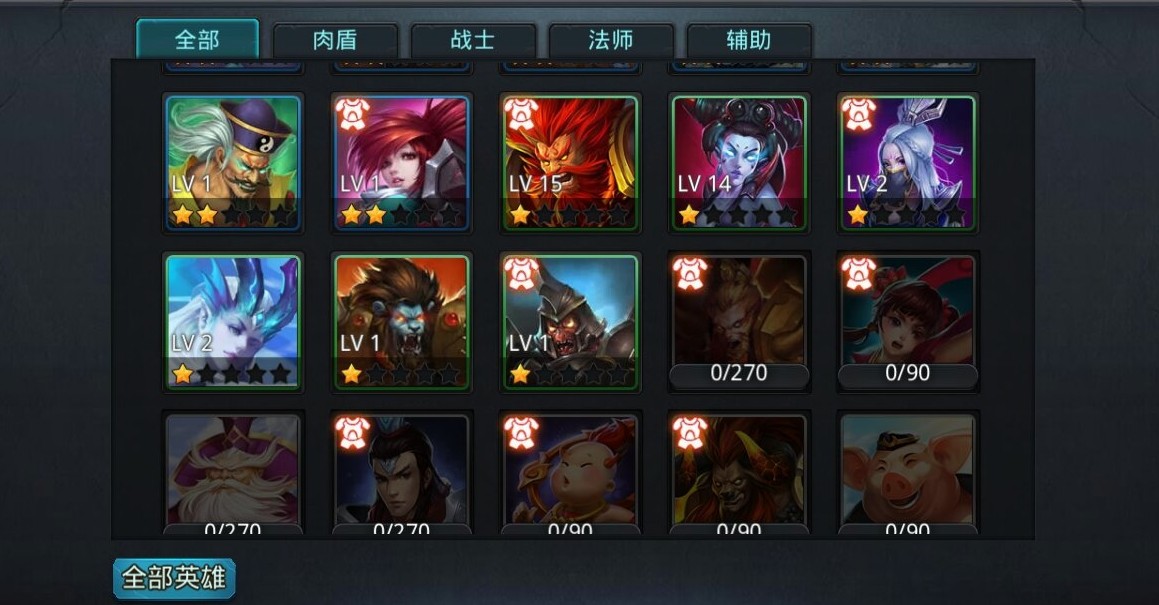Open the locked dark-haired swordsman hero

pyautogui.click(x=401, y=472)
